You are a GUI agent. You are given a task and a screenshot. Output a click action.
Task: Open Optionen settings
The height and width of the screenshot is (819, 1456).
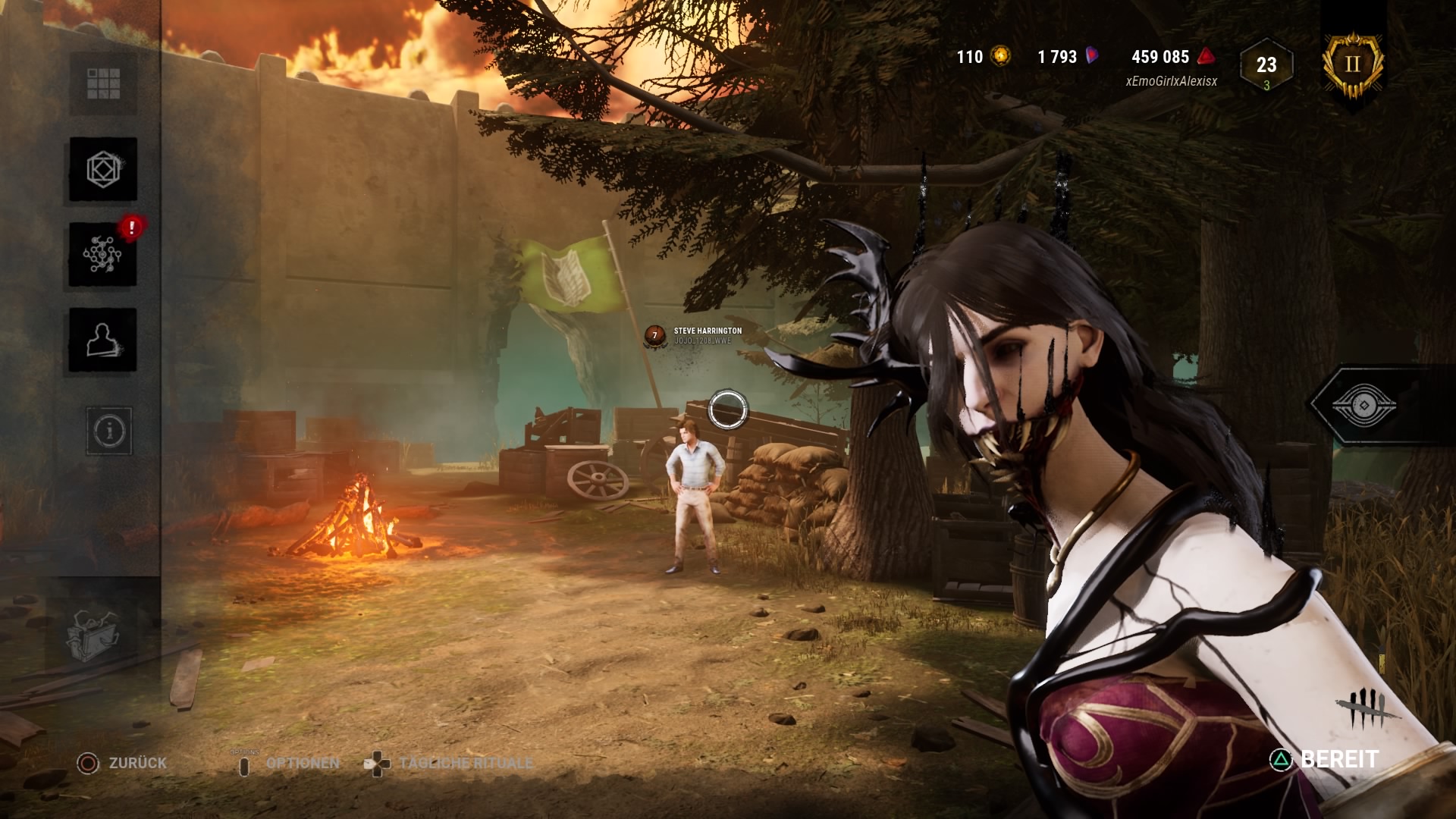tap(290, 763)
